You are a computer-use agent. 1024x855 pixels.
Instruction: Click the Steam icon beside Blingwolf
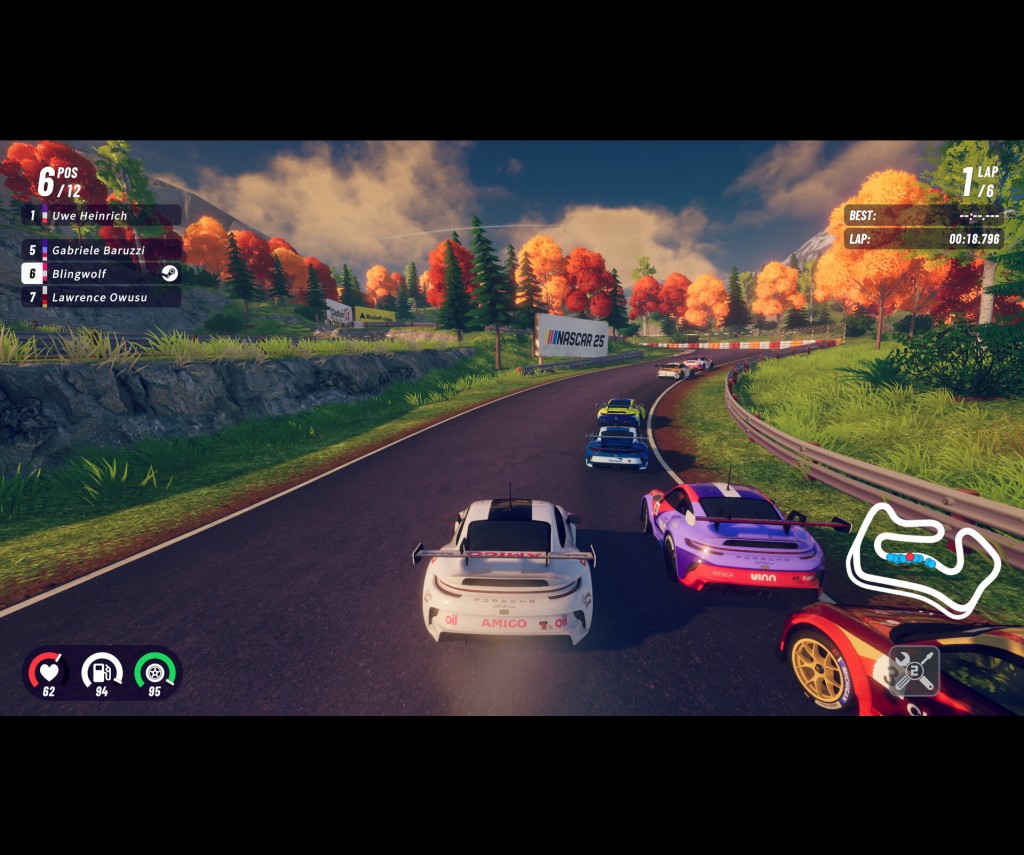(169, 273)
